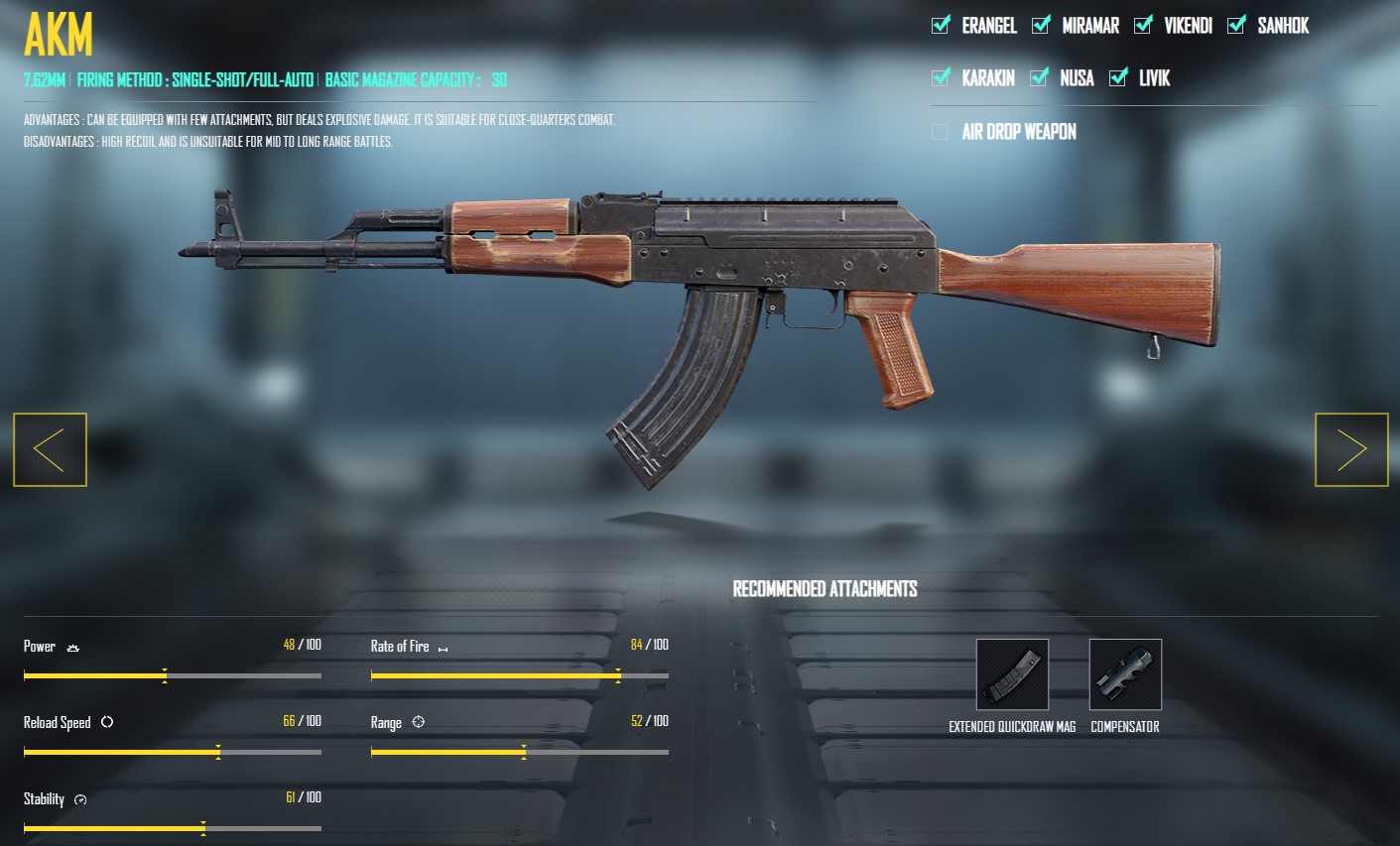Screen dimensions: 1400x846
Task: Click the Power stat slider marker
Action: pyautogui.click(x=164, y=675)
